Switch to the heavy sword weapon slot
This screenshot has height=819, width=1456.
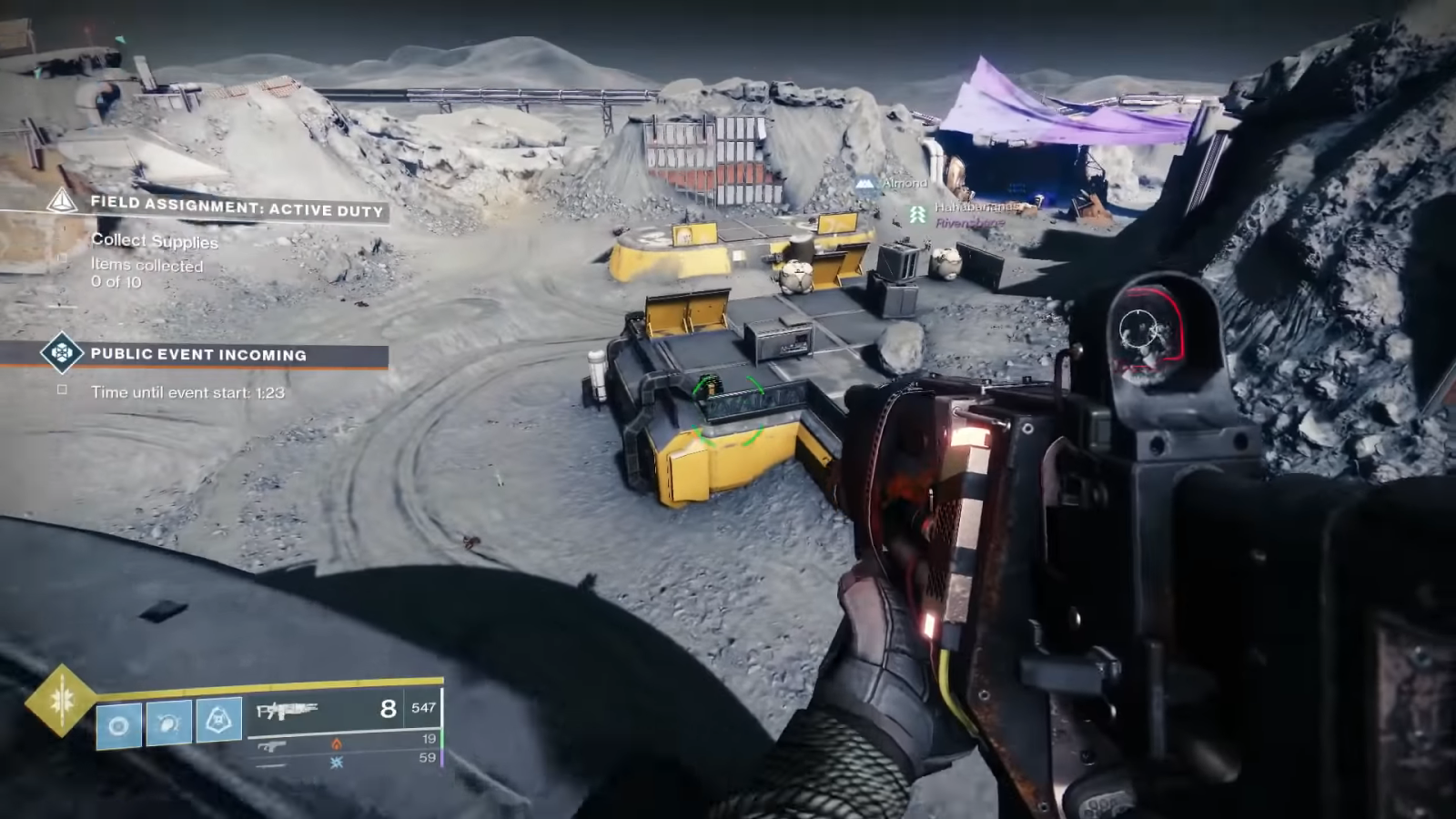[x=271, y=764]
